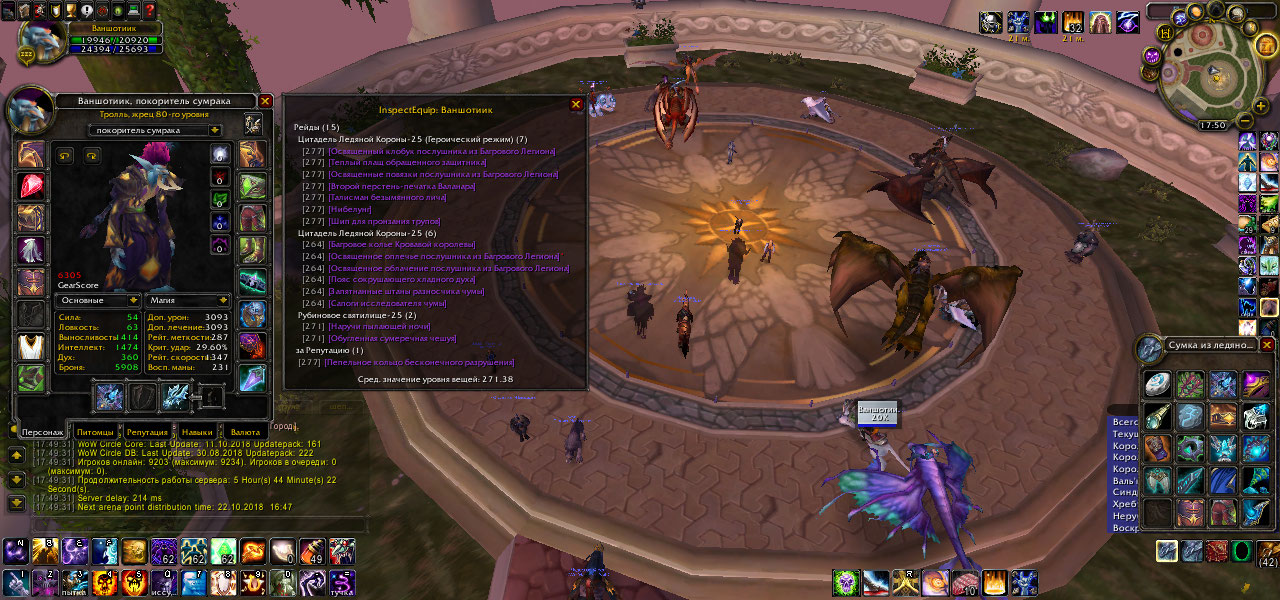Image resolution: width=1280 pixels, height=600 pixels.
Task: Close the character info panel
Action: click(265, 101)
